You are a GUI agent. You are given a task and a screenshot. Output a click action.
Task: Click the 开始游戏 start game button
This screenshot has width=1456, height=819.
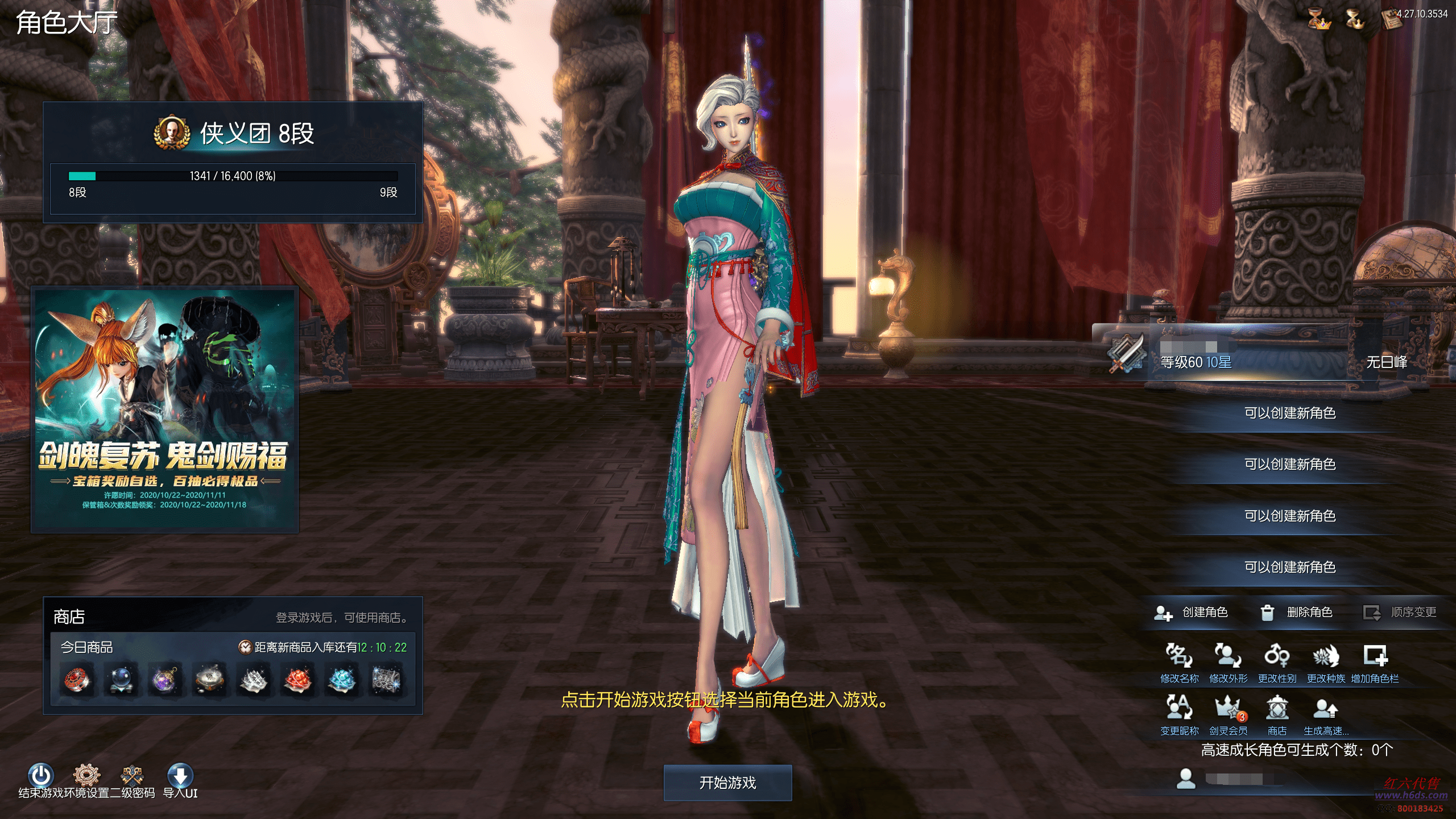pyautogui.click(x=727, y=783)
